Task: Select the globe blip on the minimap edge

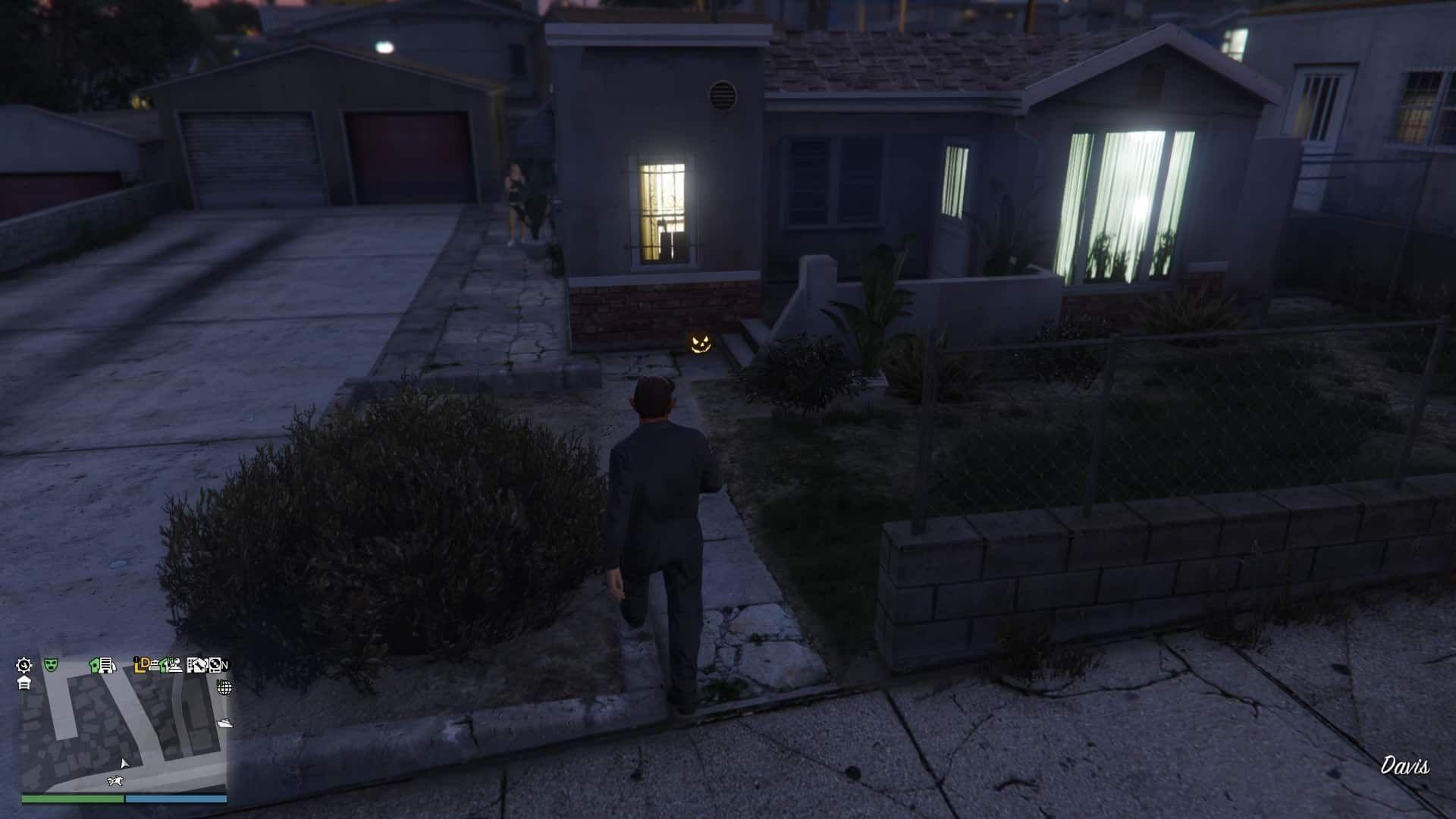Action: (224, 688)
